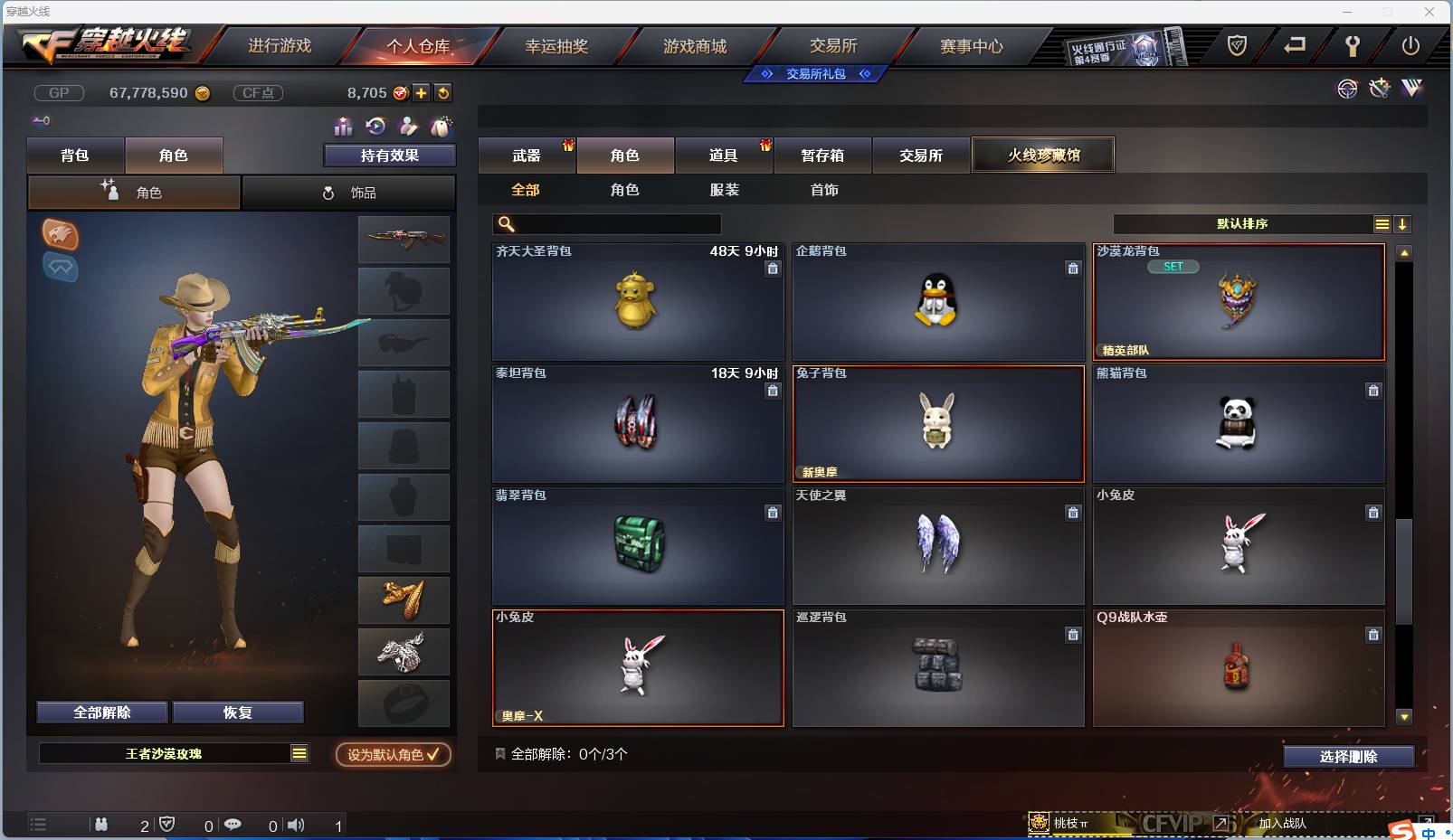Toggle 持有效果 (held effects) switch
1453x840 pixels.
[389, 155]
